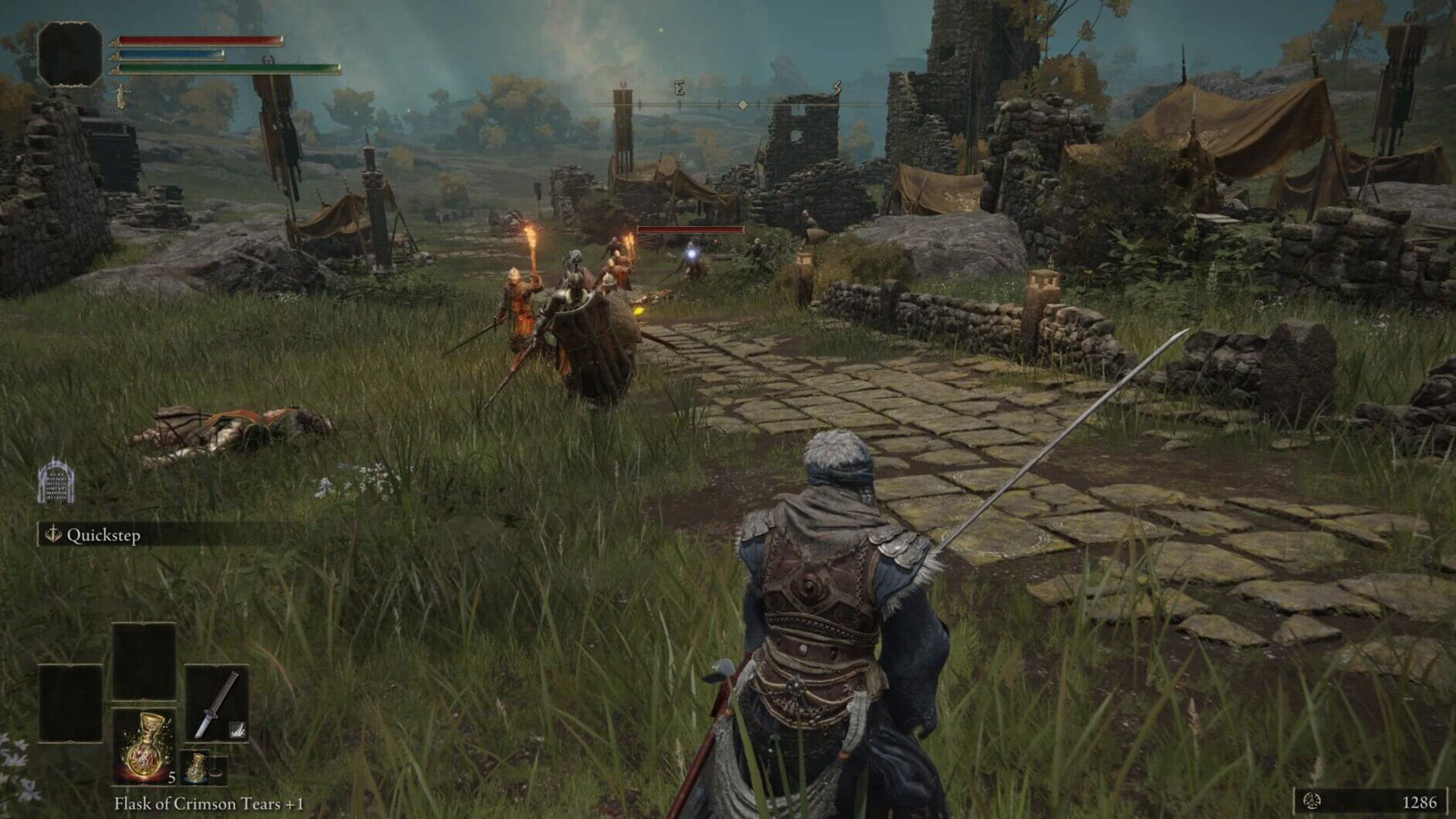1456x819 pixels.
Task: Select the Flask of Crimson Tears slot
Action: 144,746
